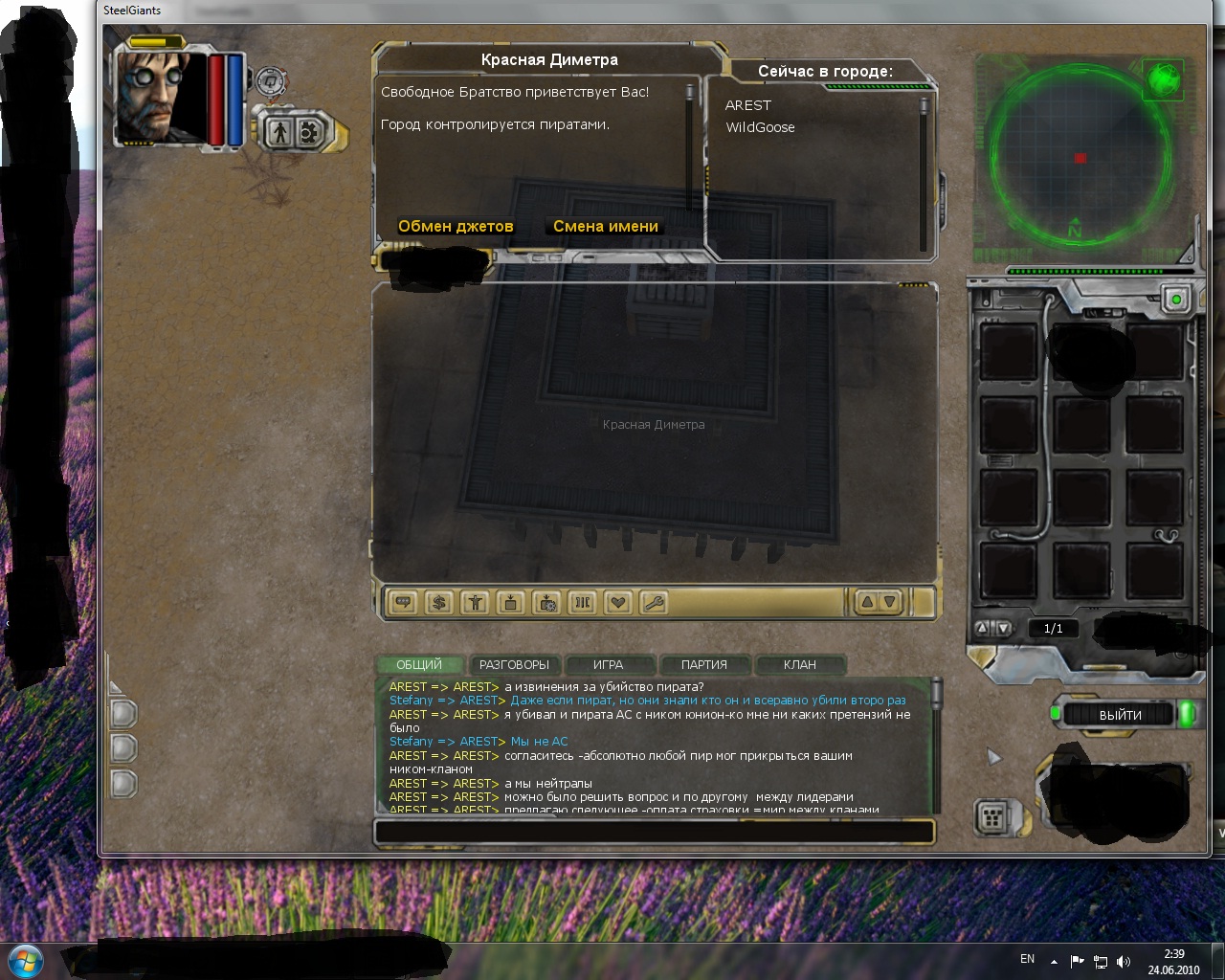Toggle the green globe icon on the minimap
The width and height of the screenshot is (1225, 980).
click(1164, 79)
